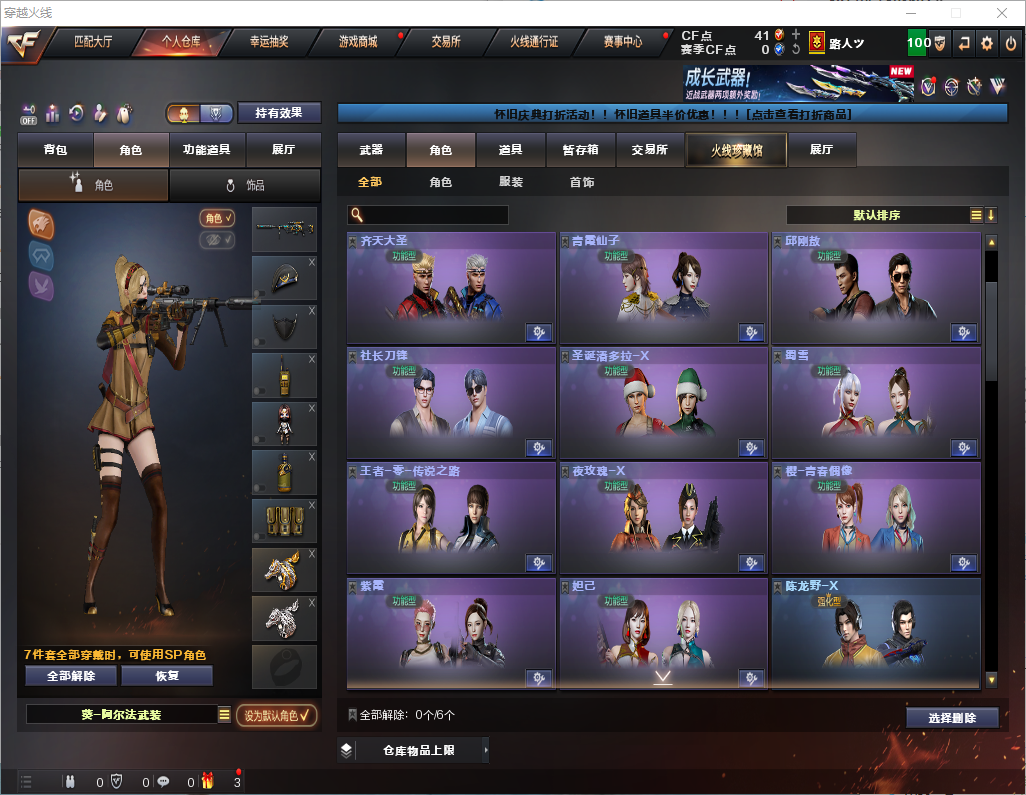
Task: Click 全部解除 to unequip all
Action: click(71, 675)
